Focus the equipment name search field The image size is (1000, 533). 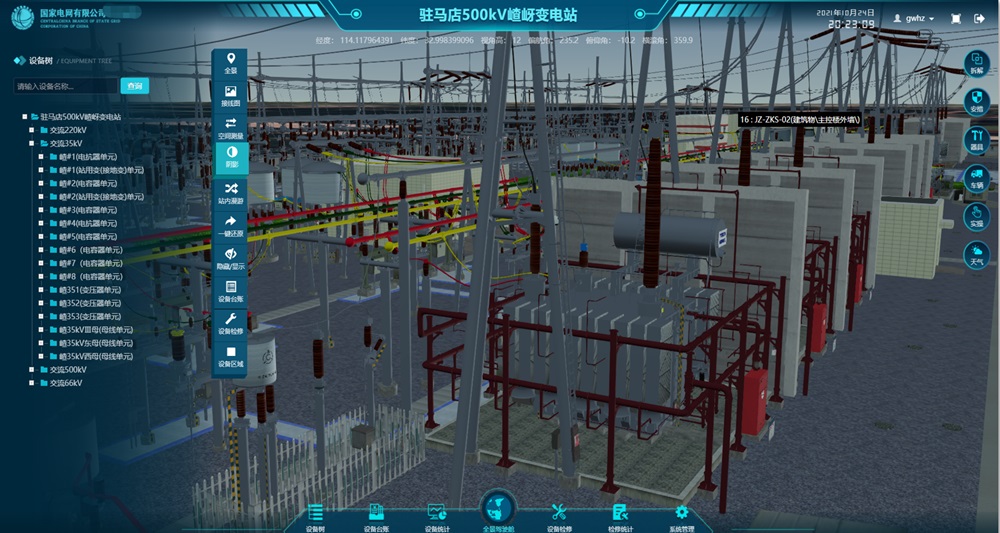[66, 86]
